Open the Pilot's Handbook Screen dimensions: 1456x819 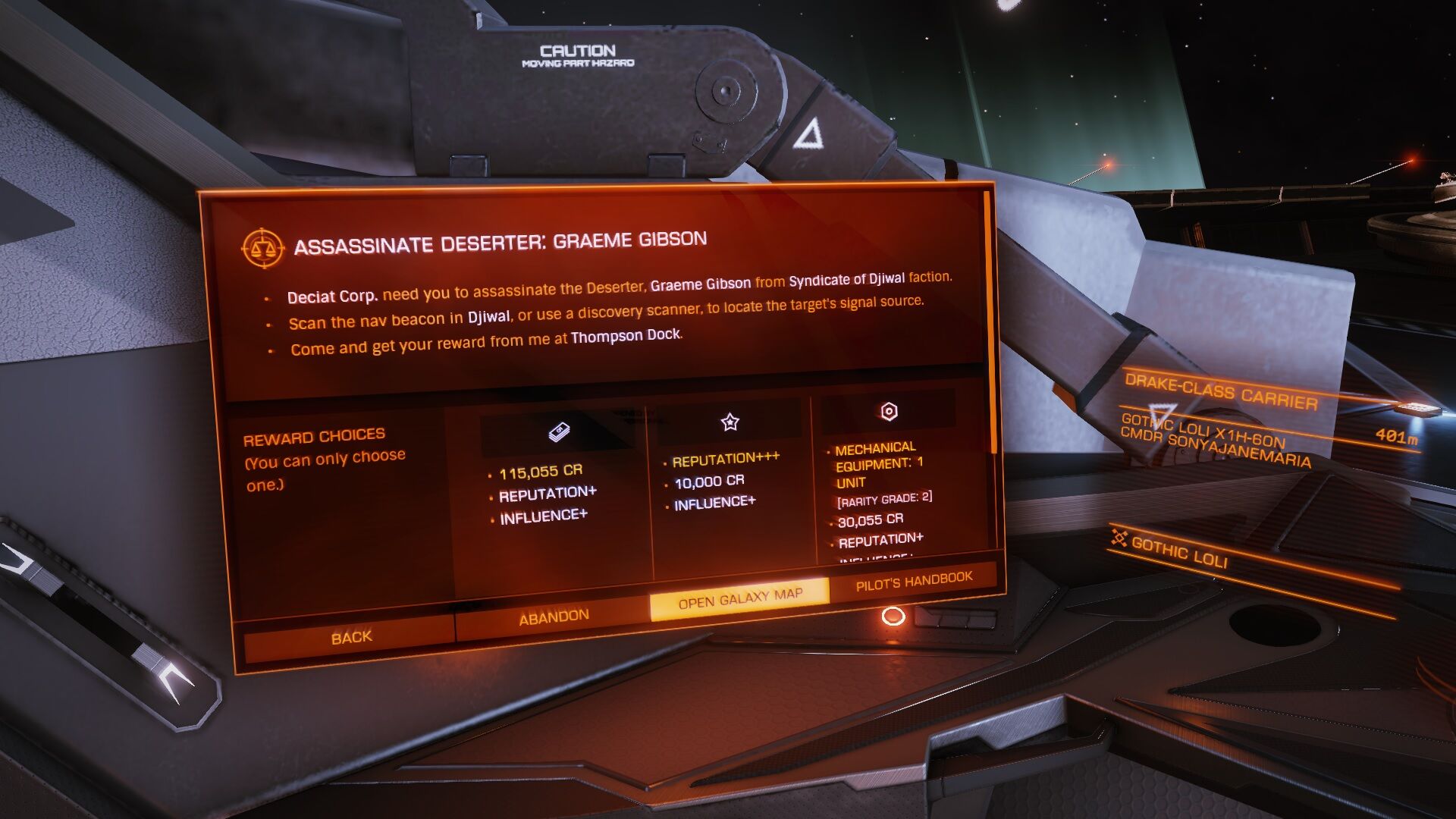pyautogui.click(x=913, y=582)
